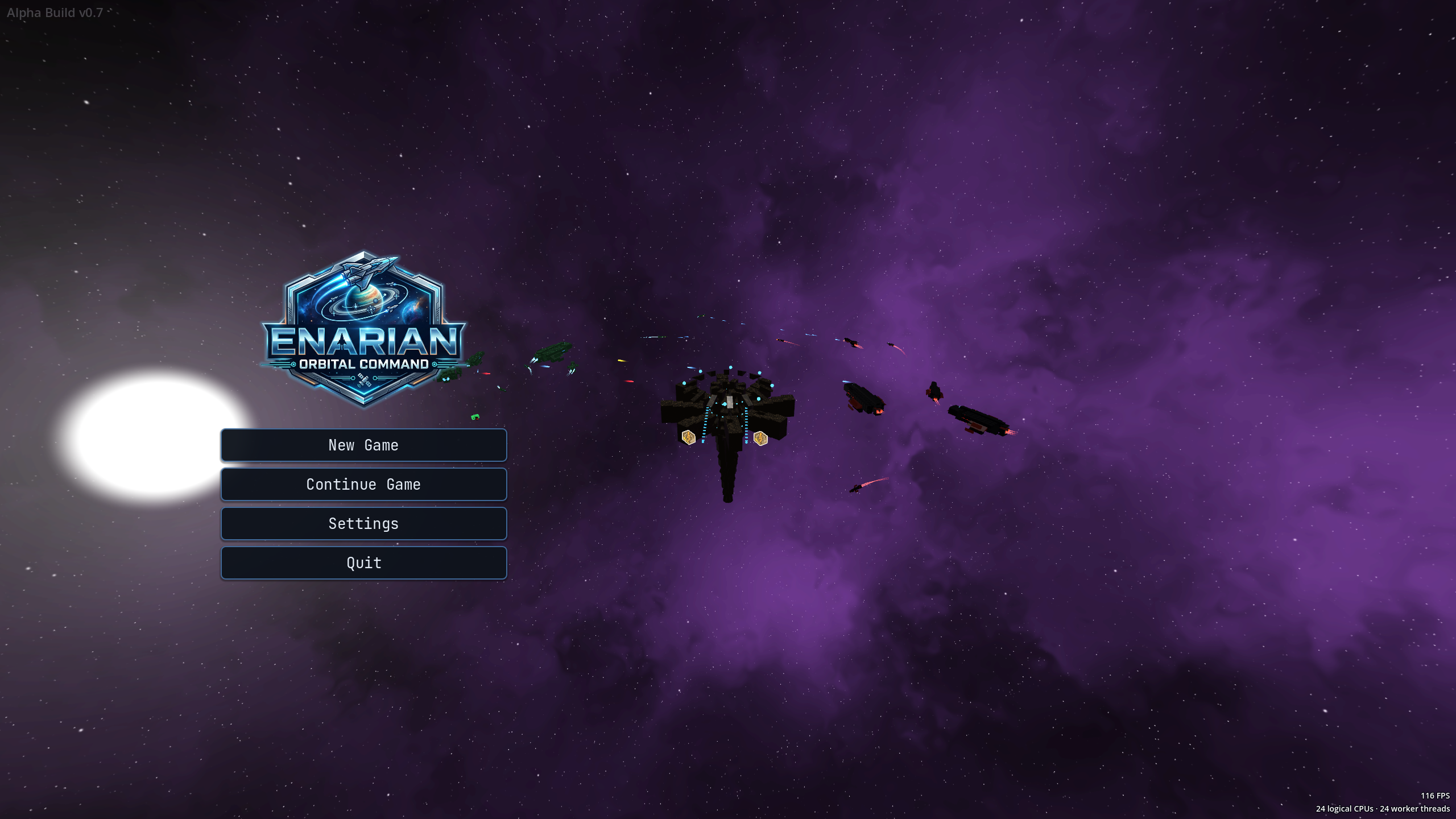Select the Quit button
The image size is (1456, 819).
[363, 563]
